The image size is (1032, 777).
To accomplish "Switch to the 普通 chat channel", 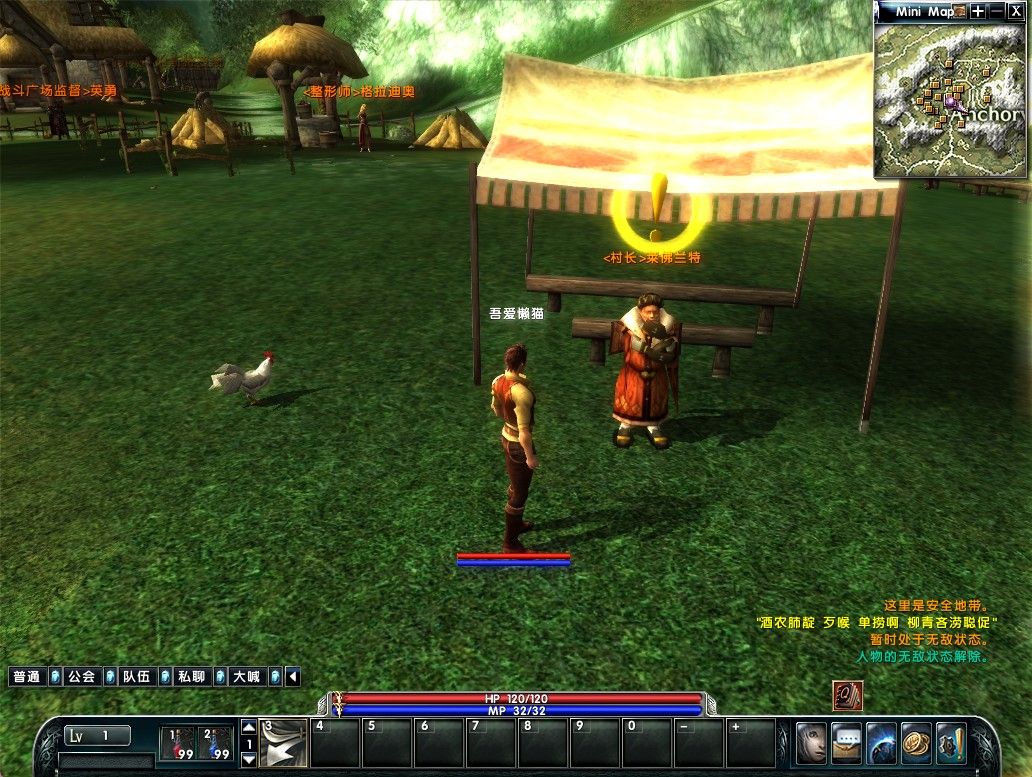I will pyautogui.click(x=27, y=677).
